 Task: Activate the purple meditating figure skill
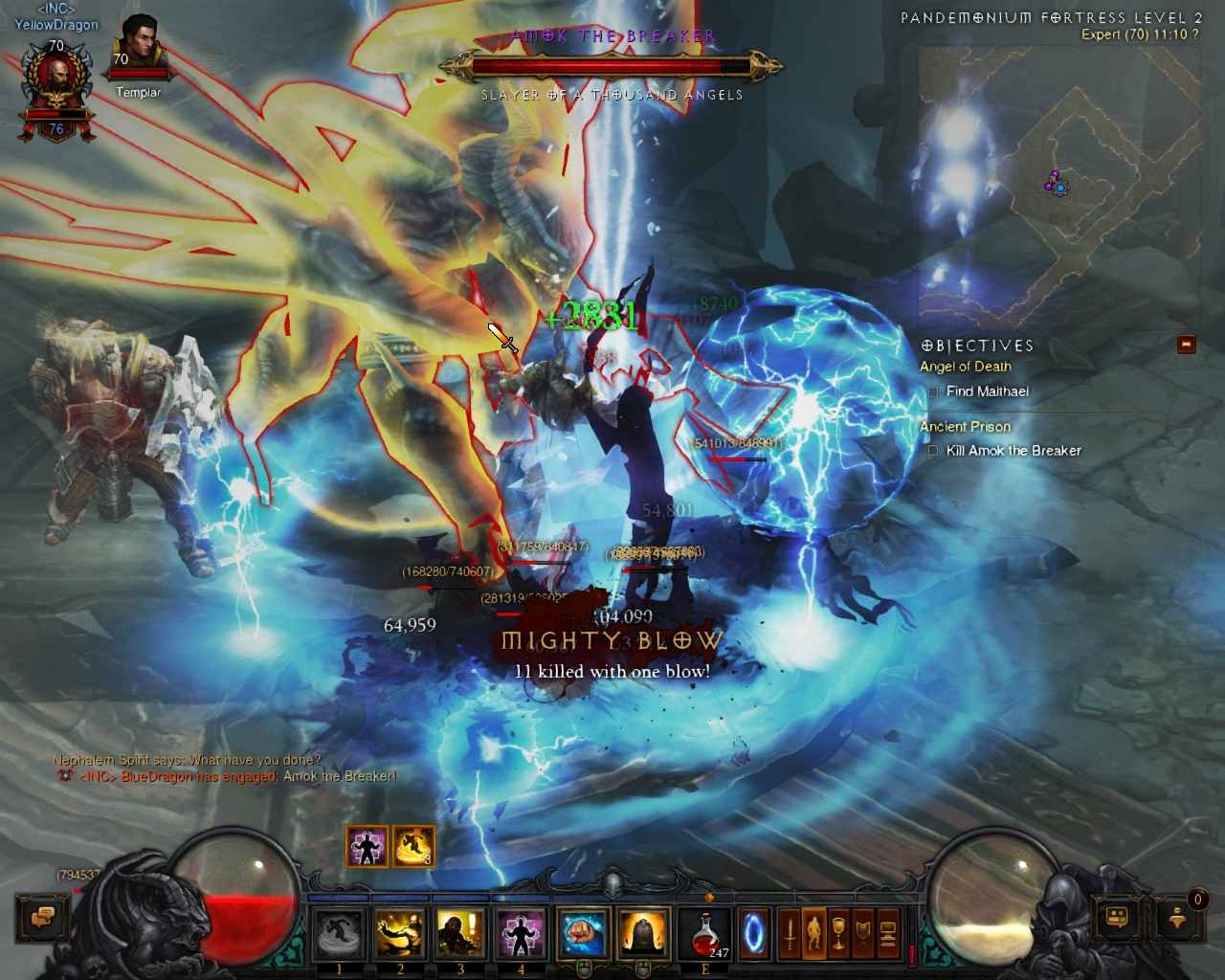tap(521, 933)
